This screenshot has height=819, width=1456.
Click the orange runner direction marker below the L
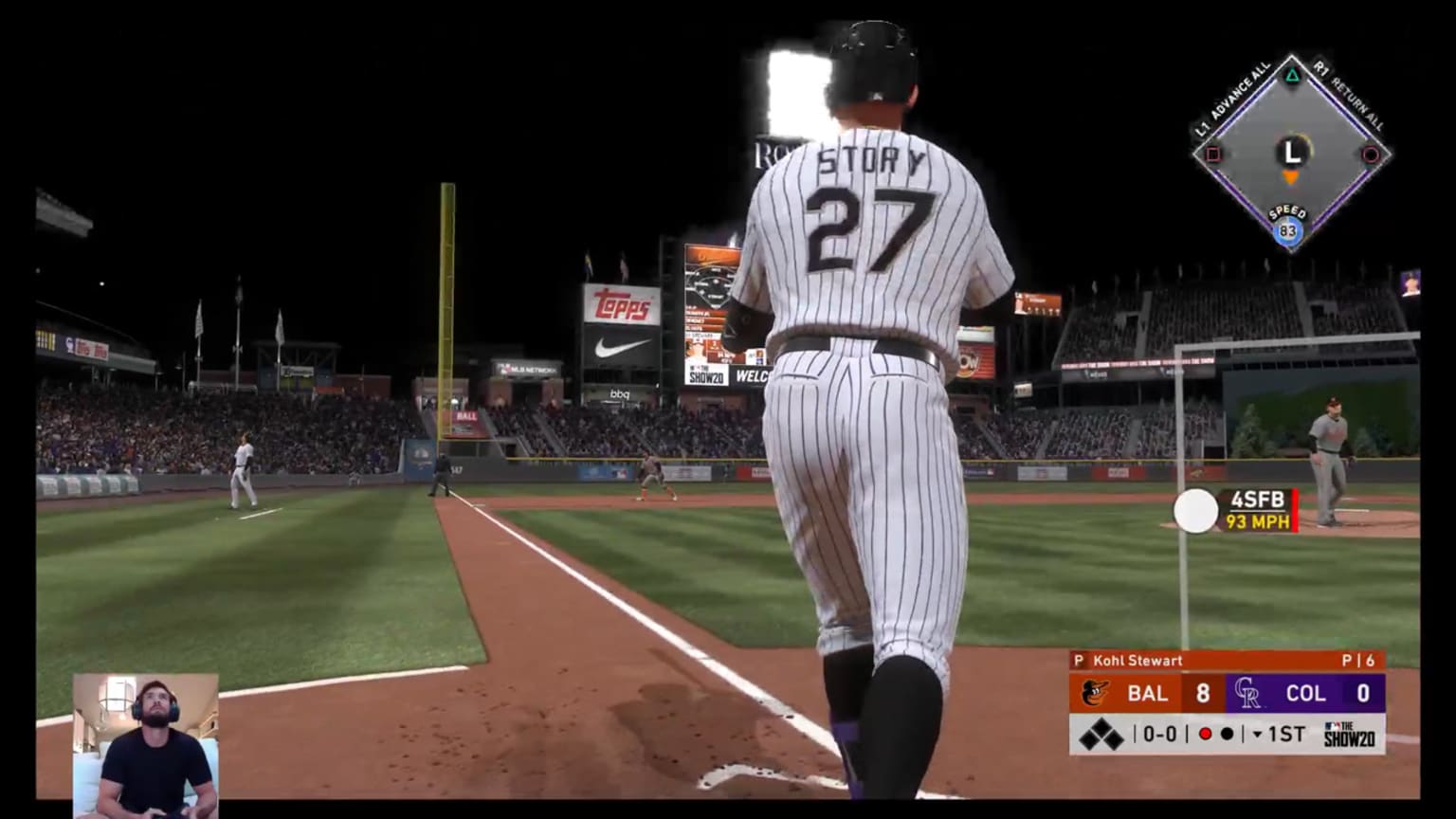click(x=1290, y=177)
